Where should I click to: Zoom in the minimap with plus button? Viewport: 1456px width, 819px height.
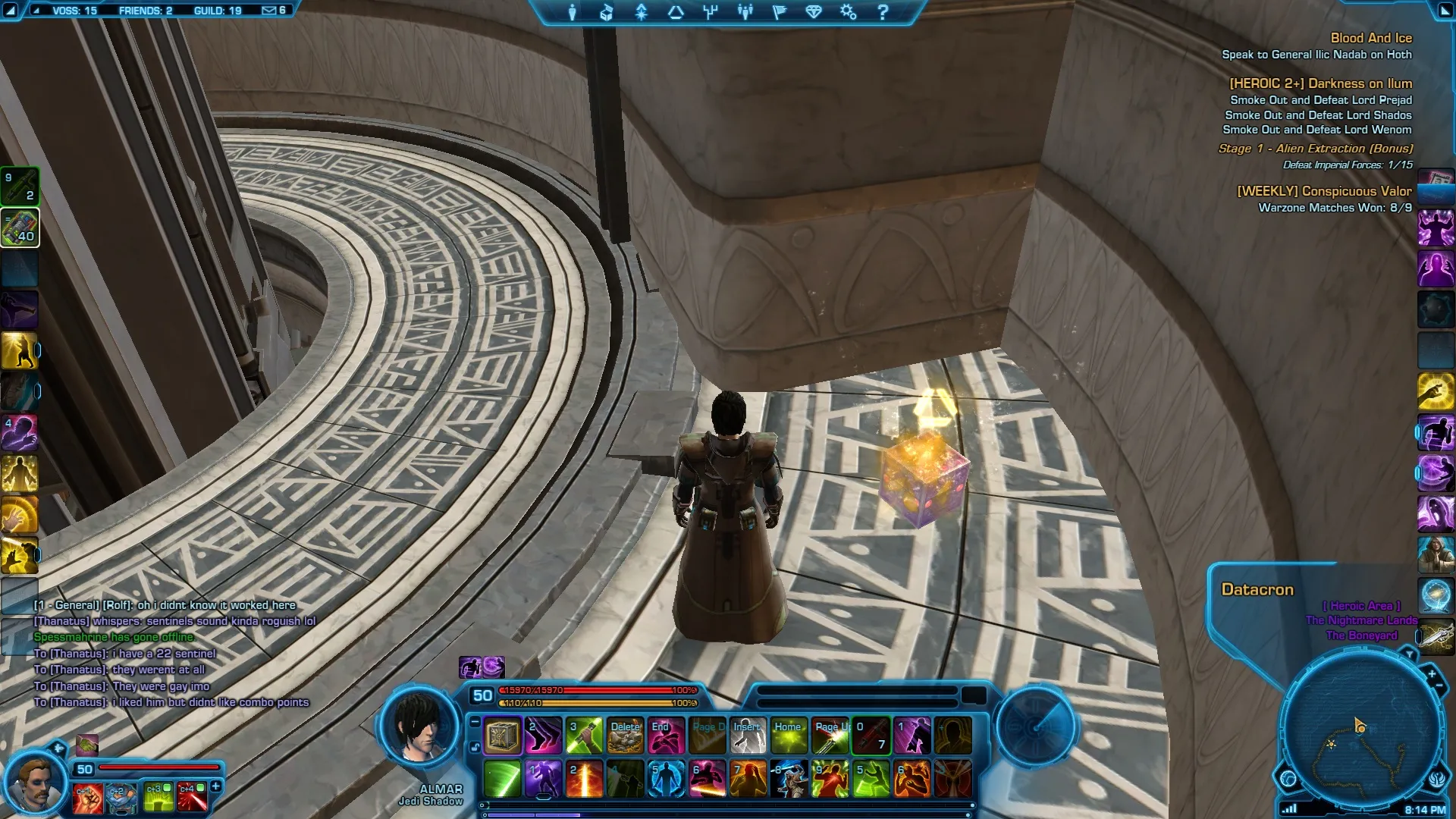pos(1432,673)
